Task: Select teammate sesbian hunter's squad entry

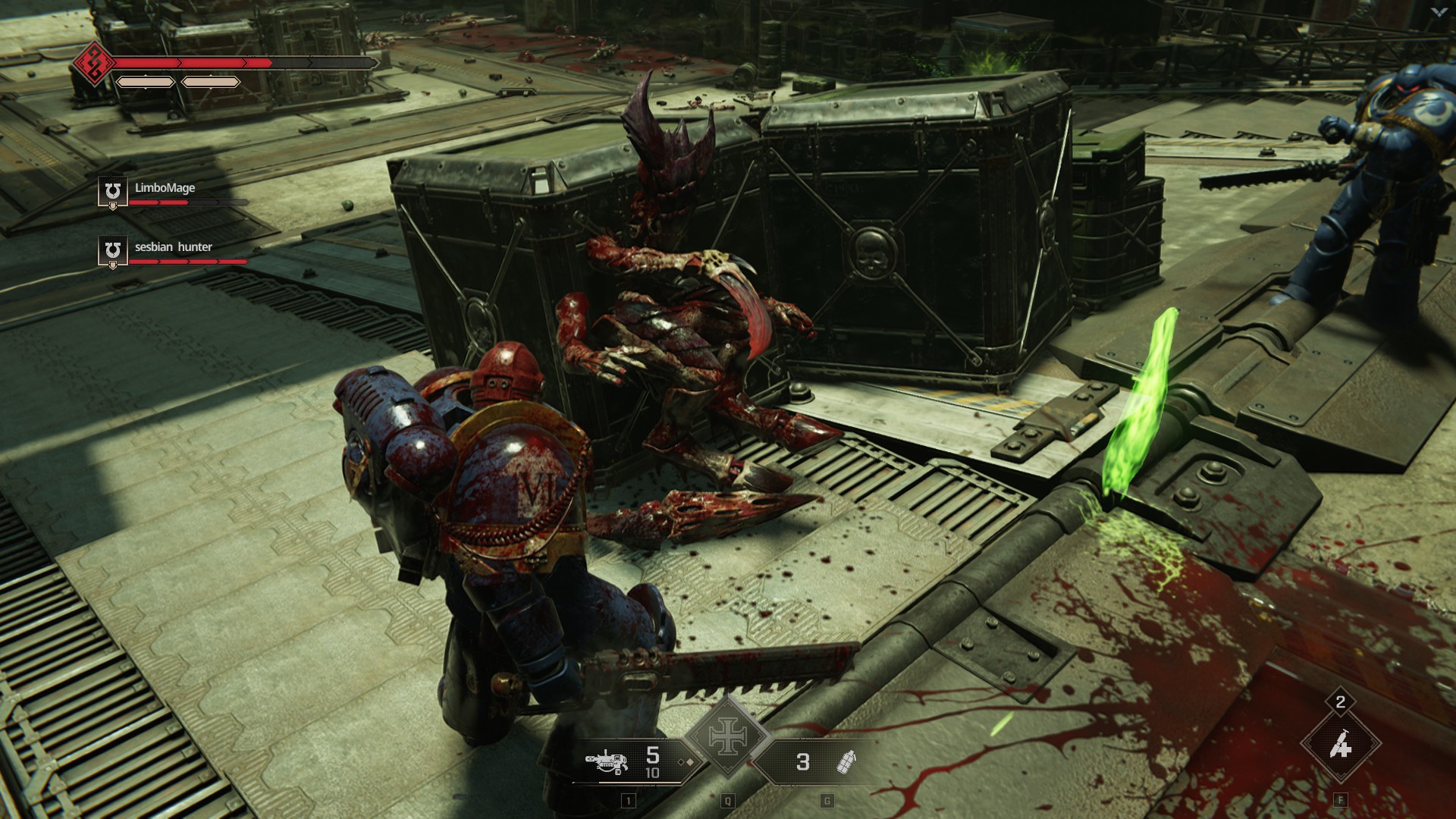Action: click(173, 247)
